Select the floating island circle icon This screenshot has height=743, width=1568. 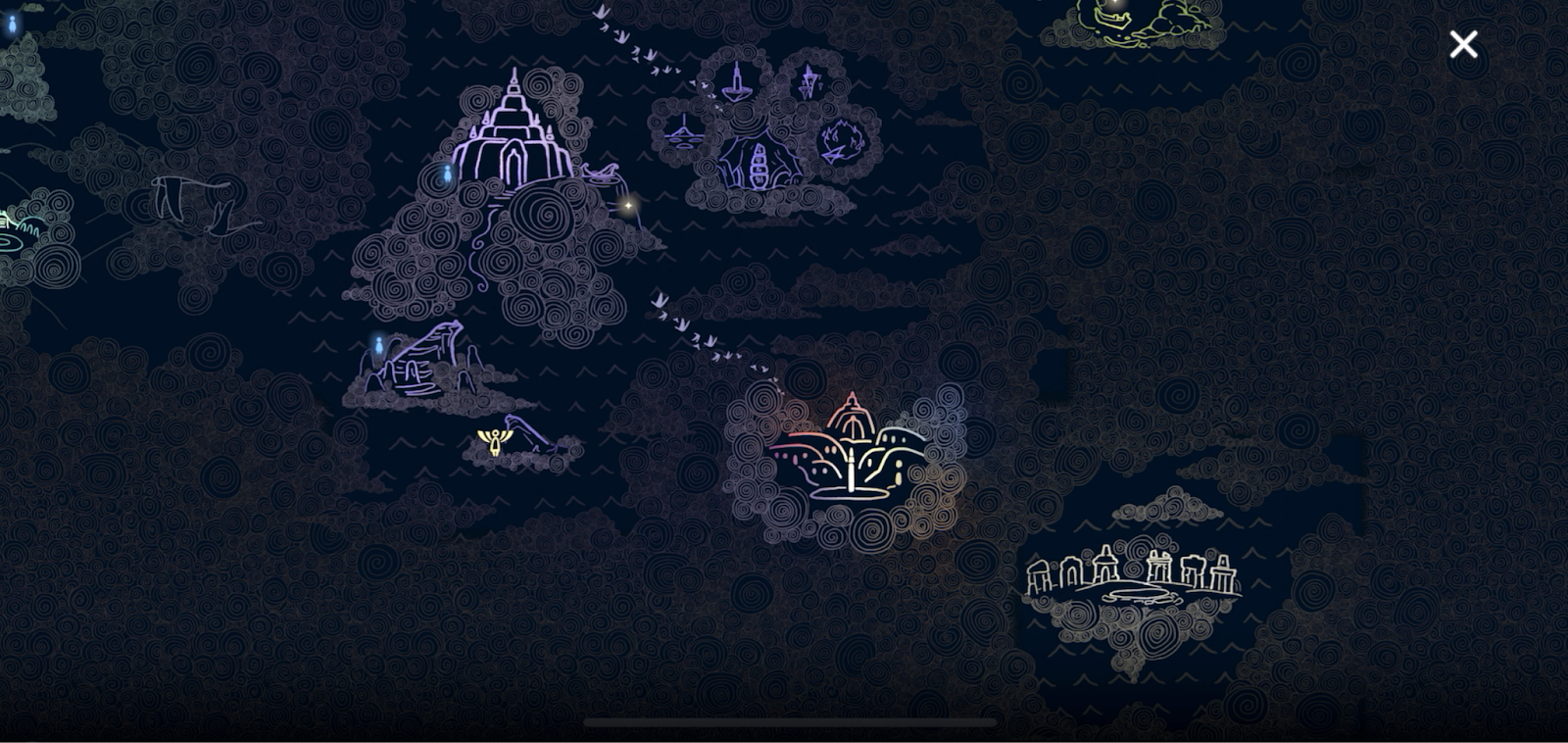683,132
